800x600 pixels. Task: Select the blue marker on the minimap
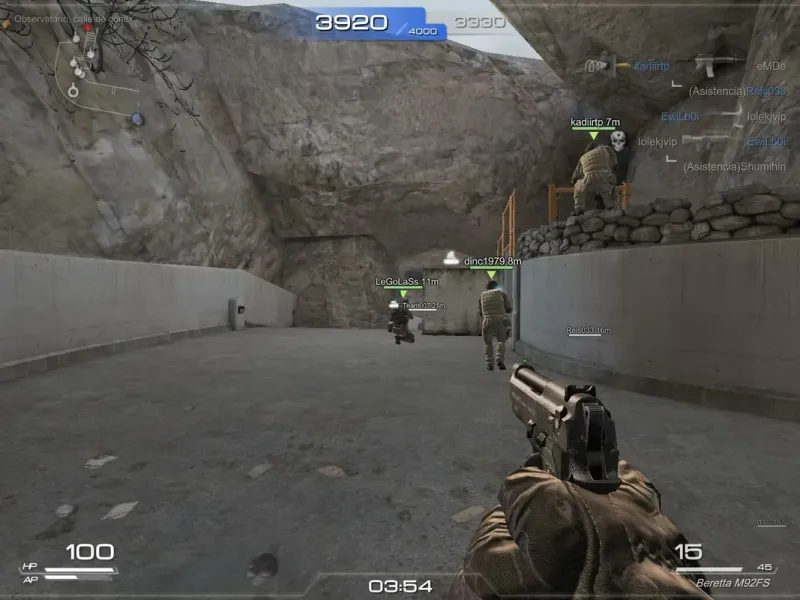click(137, 120)
